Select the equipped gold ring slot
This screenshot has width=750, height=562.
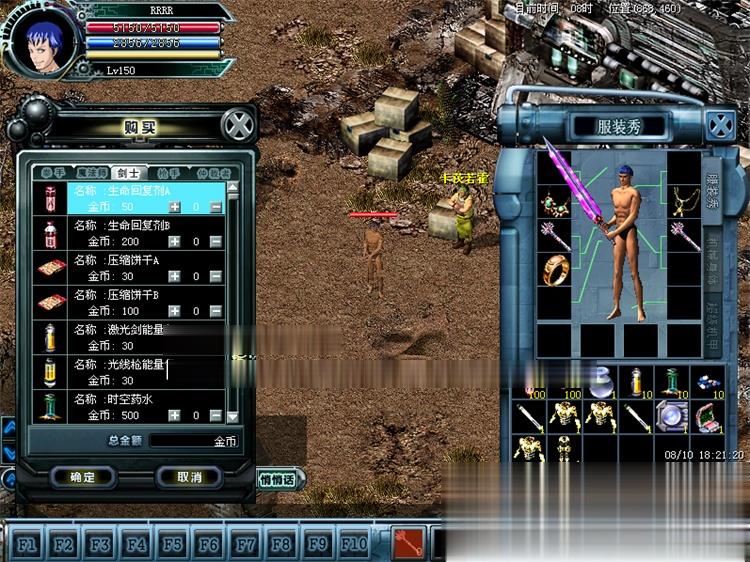[x=553, y=269]
